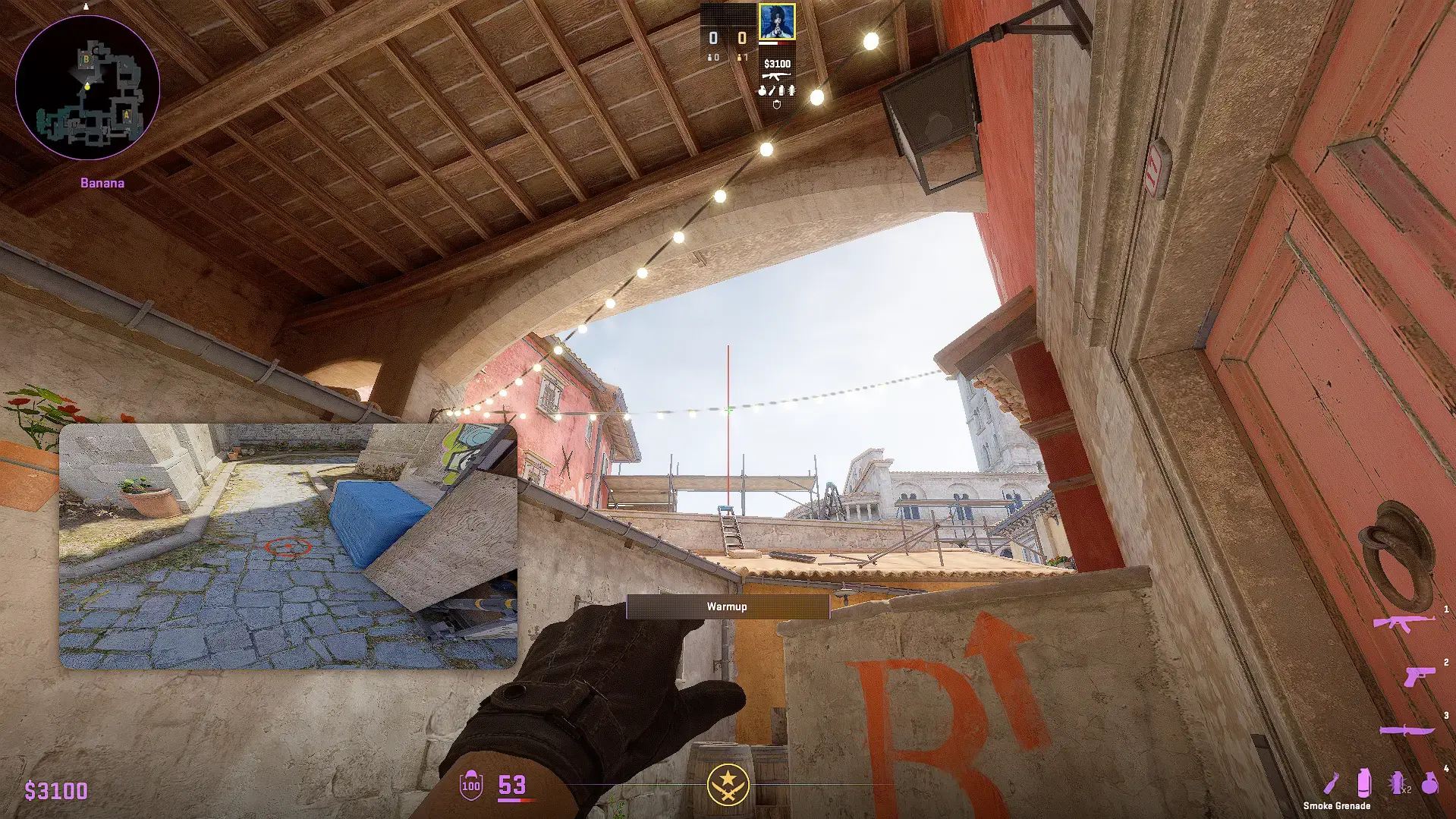
Task: Click the player avatar on the scoreboard
Action: [777, 21]
